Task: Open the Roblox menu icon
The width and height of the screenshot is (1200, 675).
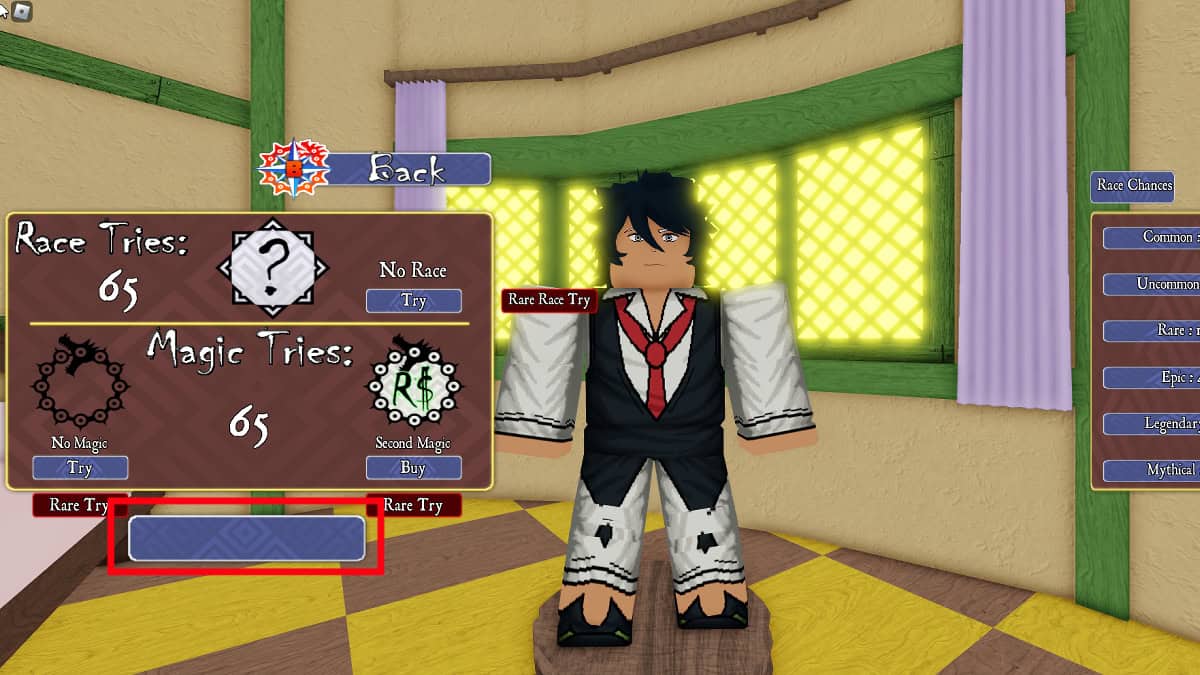Action: tap(21, 11)
